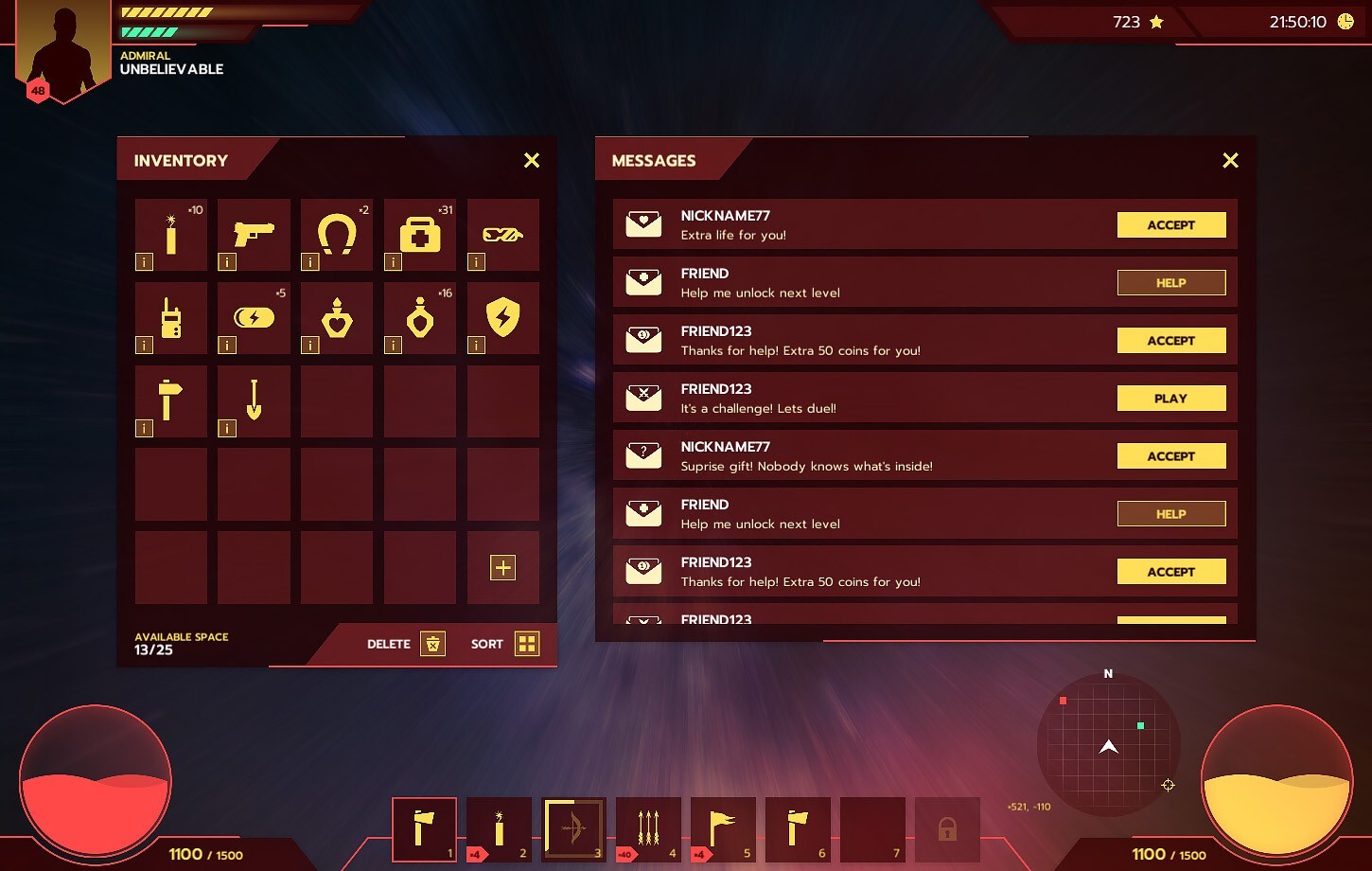Help FRIEND unlock the next level
The image size is (1372, 871).
click(1171, 282)
